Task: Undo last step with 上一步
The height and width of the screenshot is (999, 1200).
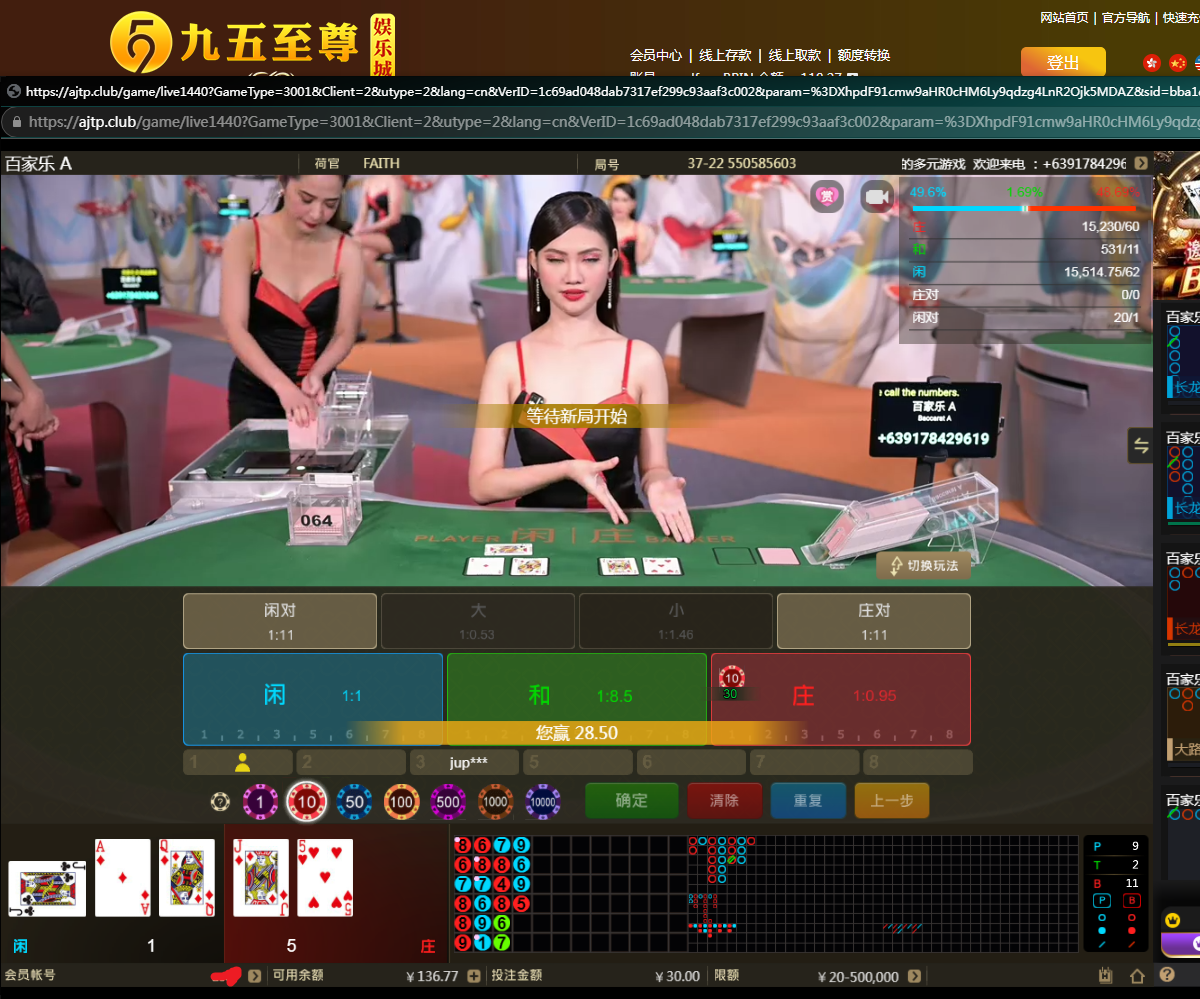Action: tap(891, 800)
